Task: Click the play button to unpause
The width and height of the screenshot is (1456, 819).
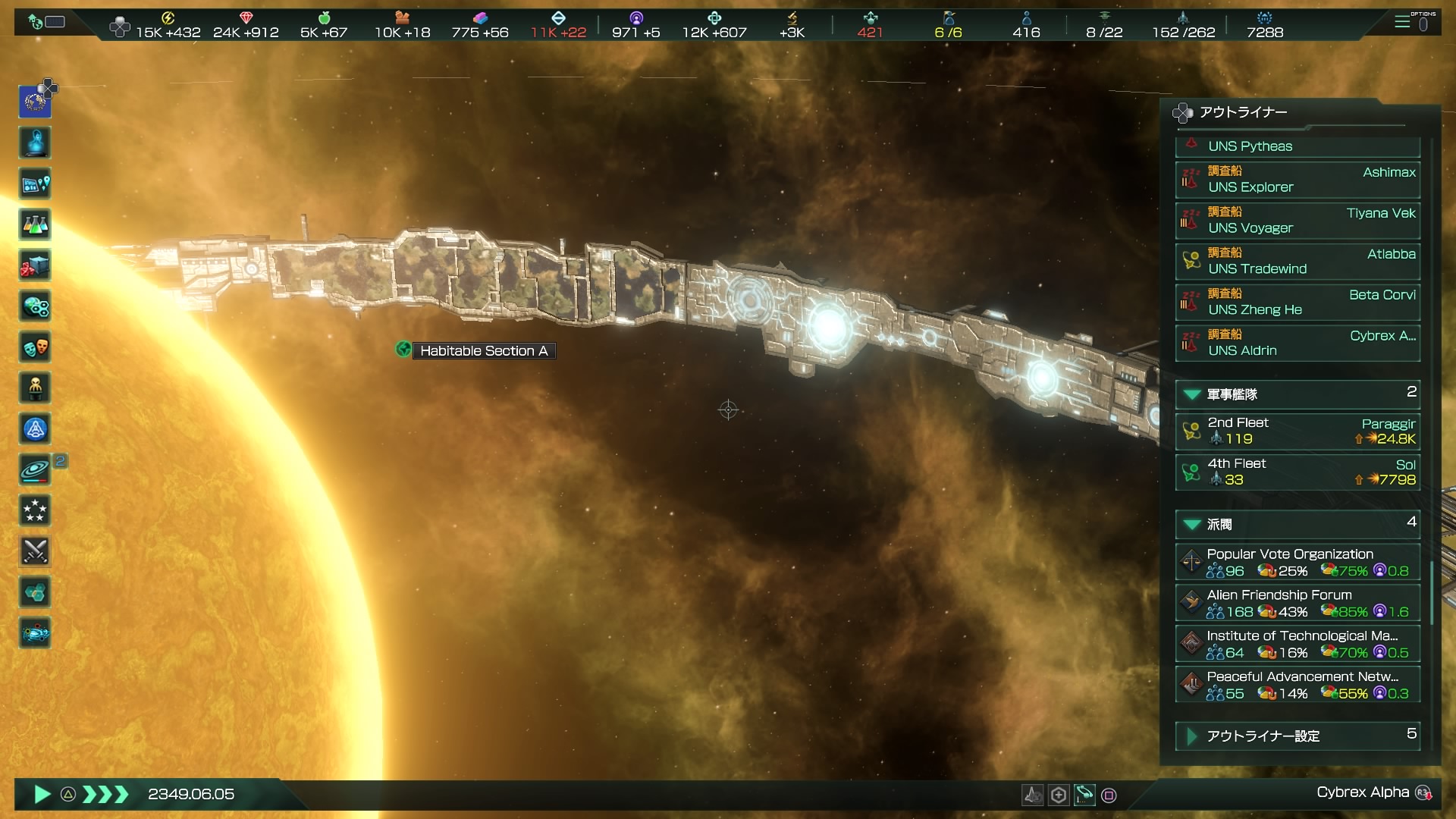Action: (42, 794)
